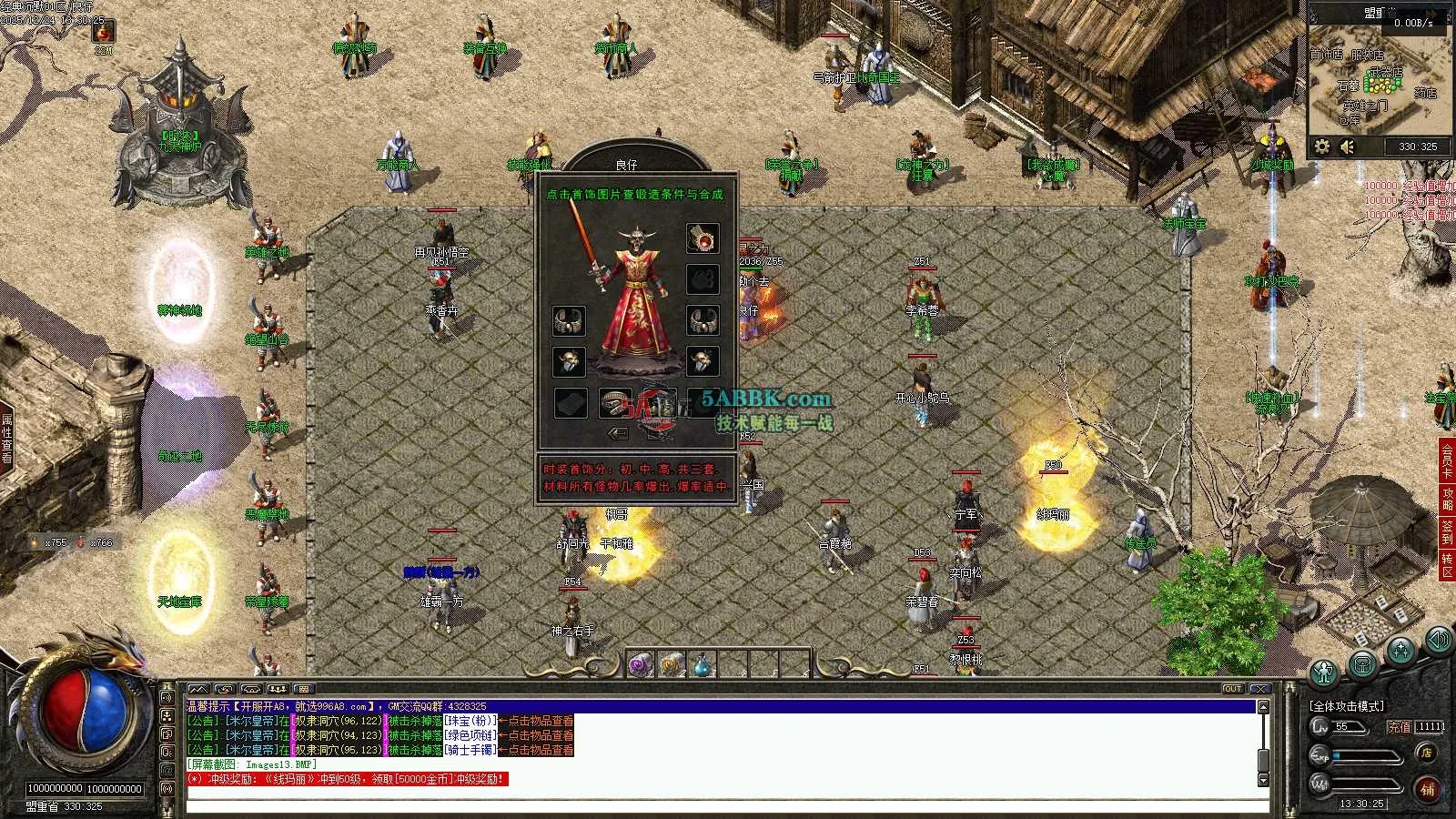Use the golden scroll in the hotbar

[672, 665]
